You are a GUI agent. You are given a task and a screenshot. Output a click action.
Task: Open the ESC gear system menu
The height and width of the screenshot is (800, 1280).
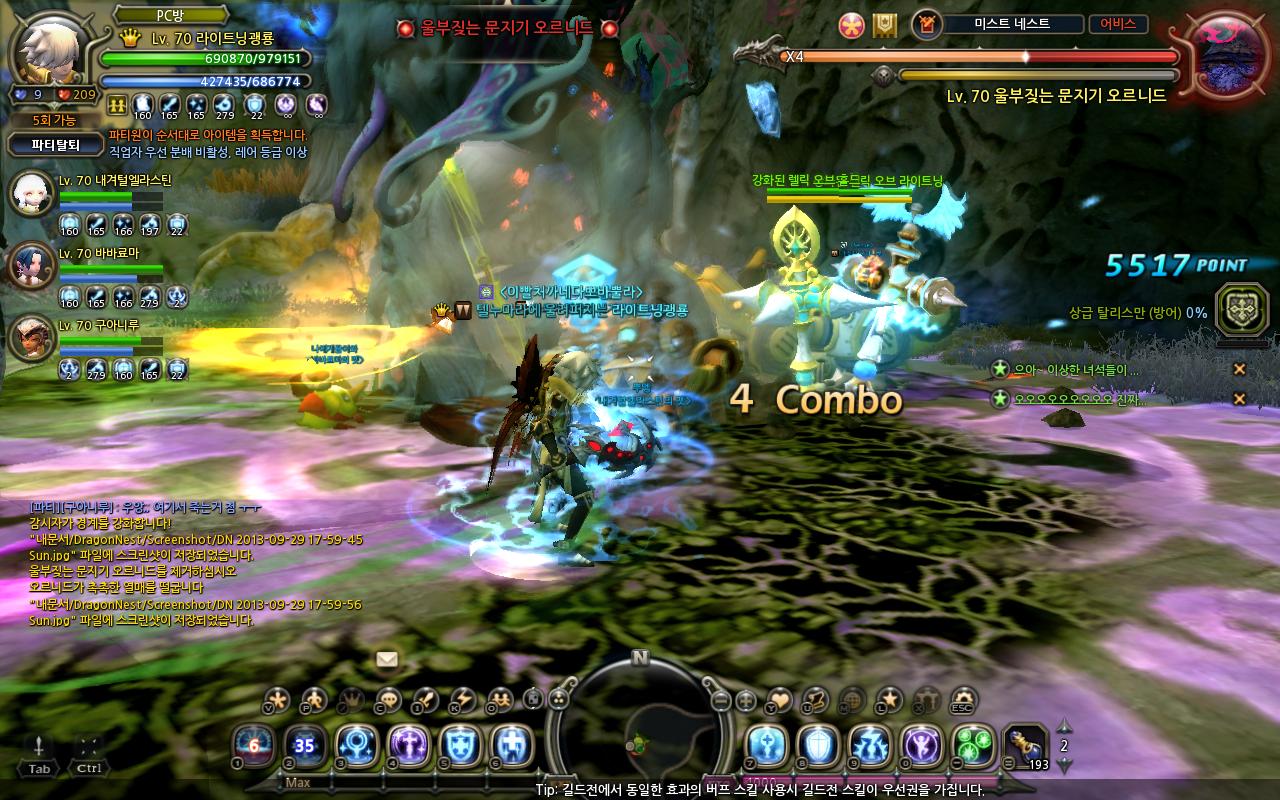[963, 699]
